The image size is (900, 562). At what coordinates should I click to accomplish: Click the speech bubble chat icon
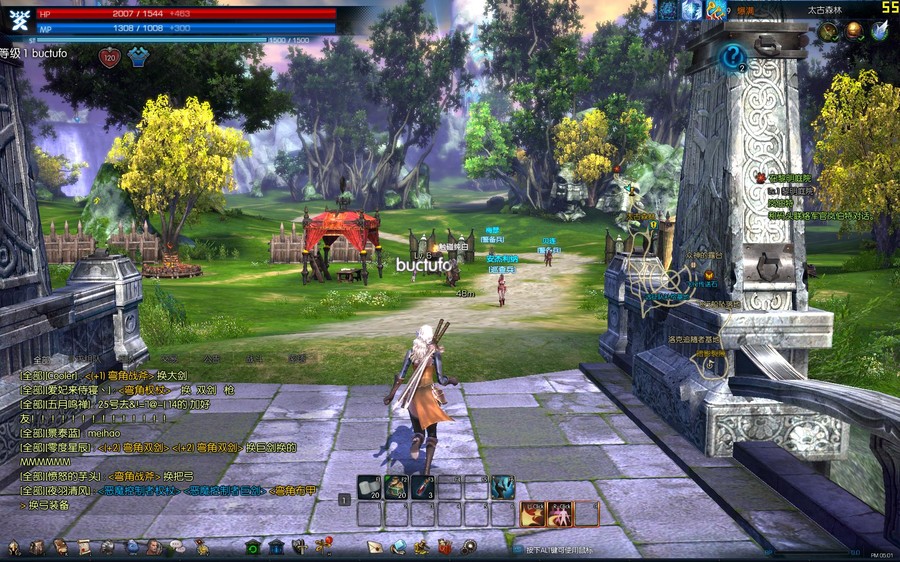[x=176, y=547]
